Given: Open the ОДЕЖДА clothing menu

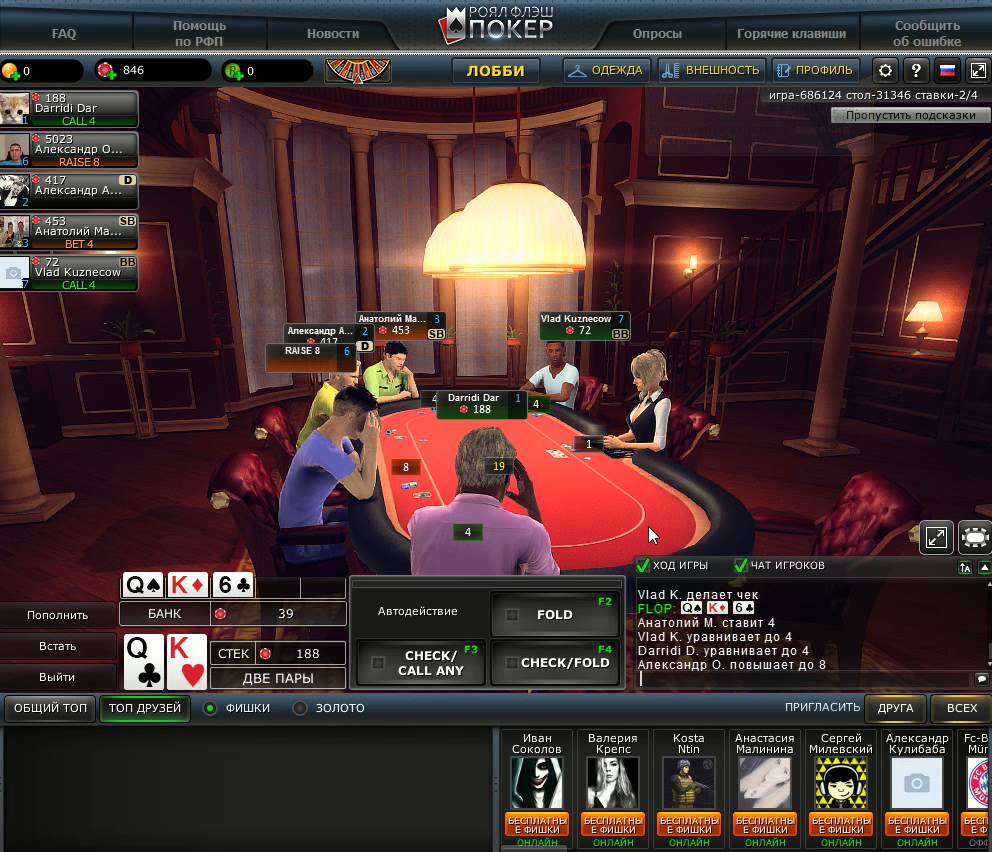Looking at the screenshot, I should [607, 71].
